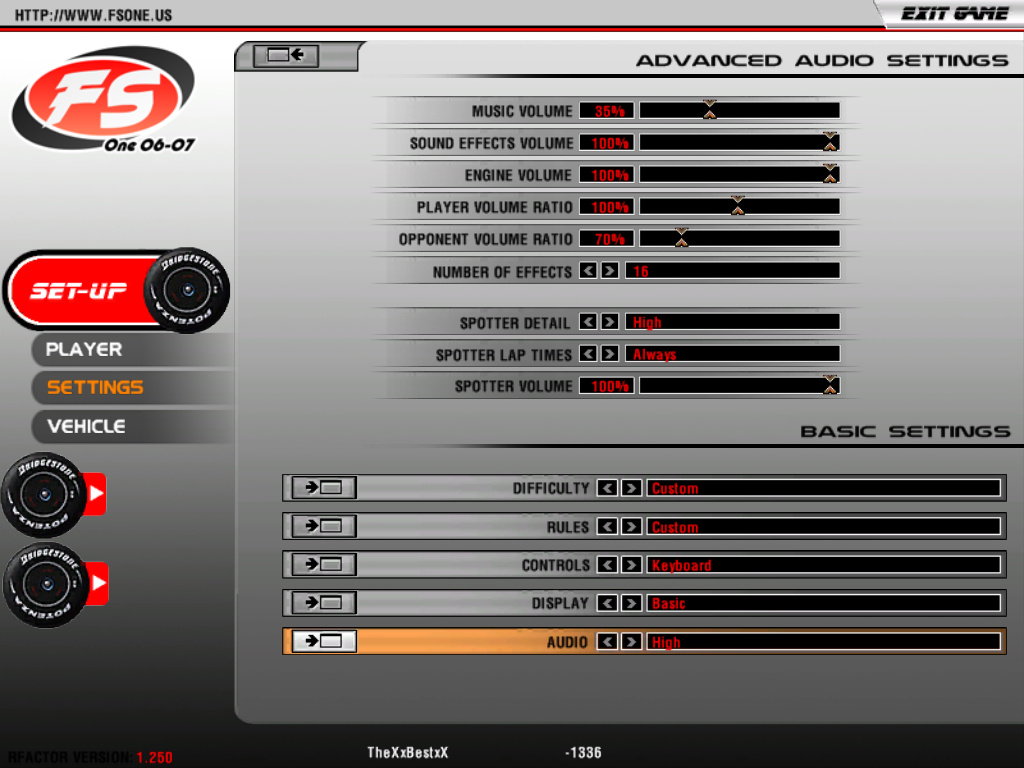Viewport: 1024px width, 768px height.
Task: Decrease the Spotter Detail setting
Action: pyautogui.click(x=588, y=322)
